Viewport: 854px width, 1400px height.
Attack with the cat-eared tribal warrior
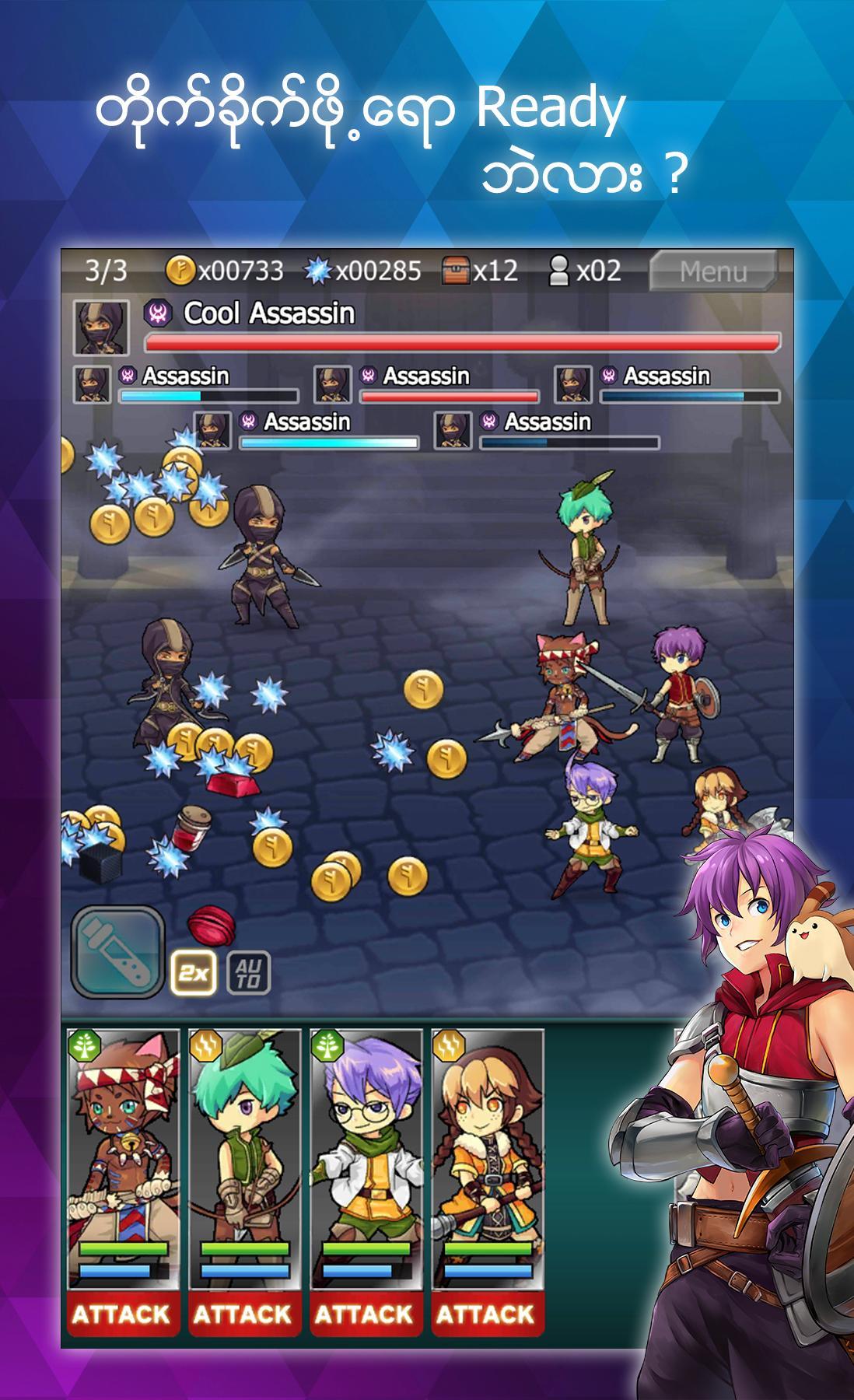point(122,1313)
